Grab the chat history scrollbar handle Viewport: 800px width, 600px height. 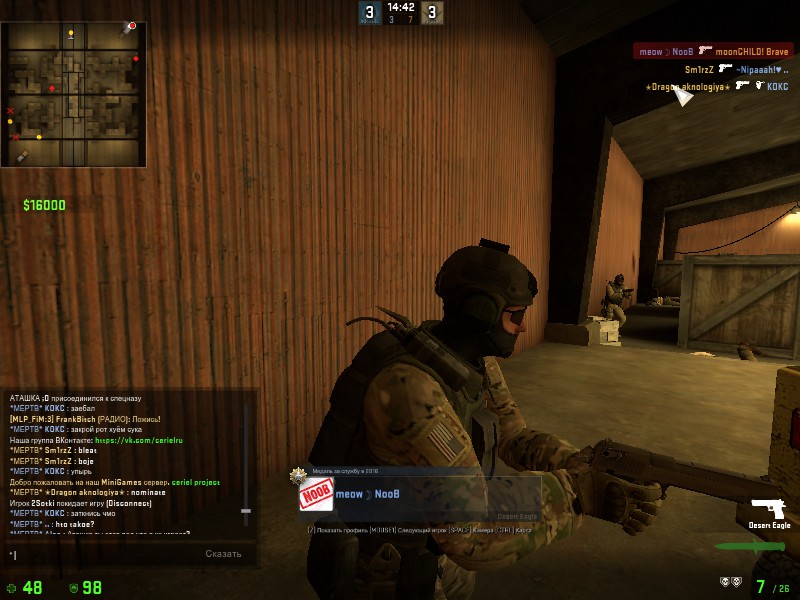point(246,511)
